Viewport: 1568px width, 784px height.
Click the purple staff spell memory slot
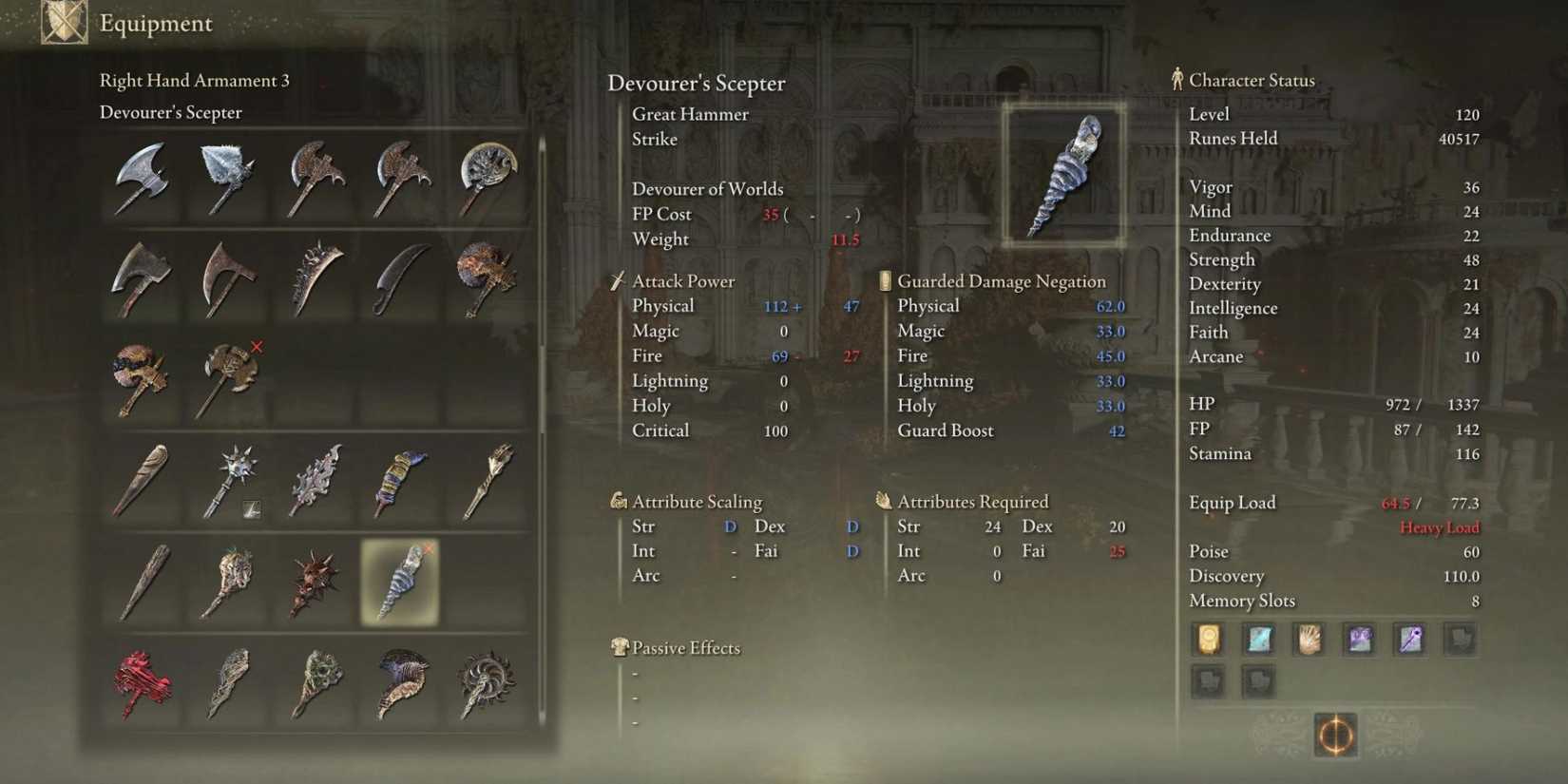[x=1410, y=640]
